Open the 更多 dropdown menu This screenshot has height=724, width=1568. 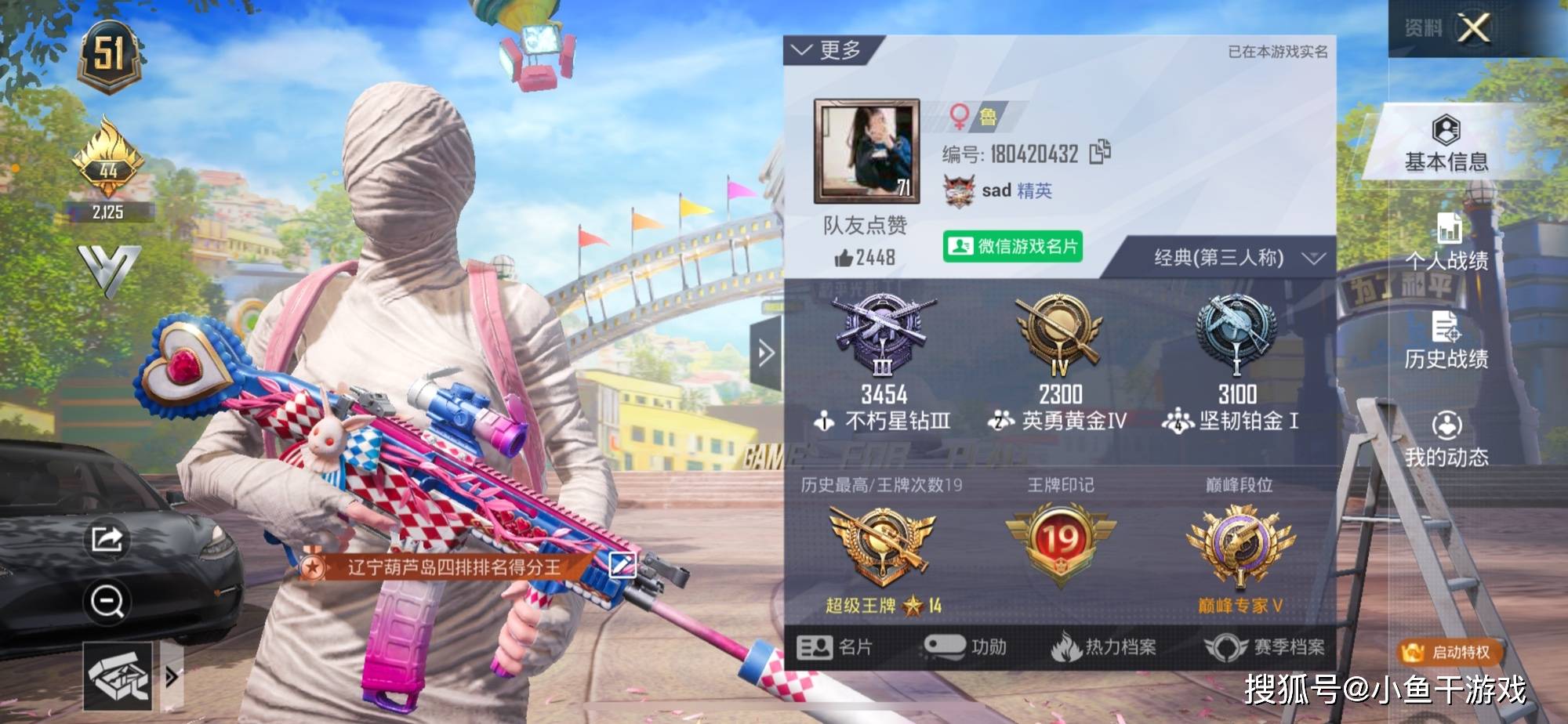pyautogui.click(x=828, y=51)
